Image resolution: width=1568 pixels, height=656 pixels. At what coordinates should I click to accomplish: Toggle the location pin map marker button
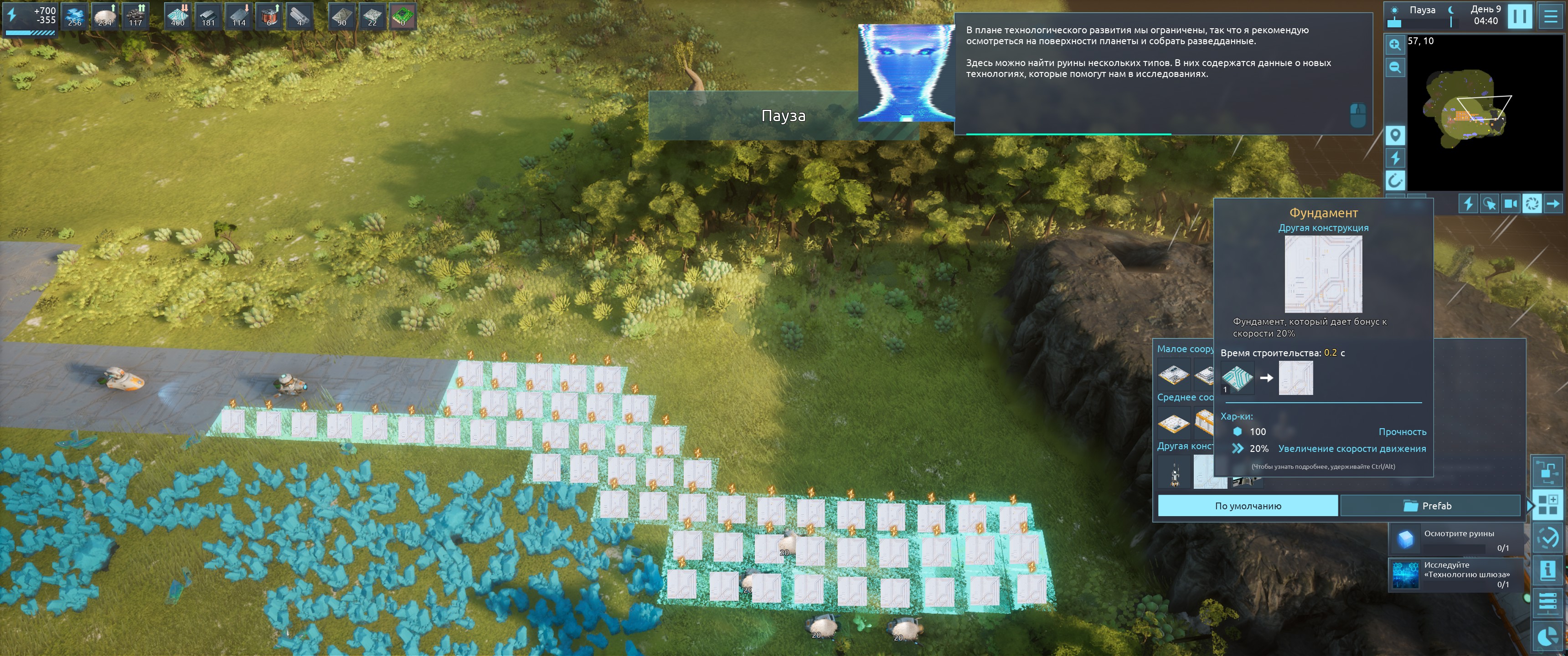pyautogui.click(x=1395, y=134)
